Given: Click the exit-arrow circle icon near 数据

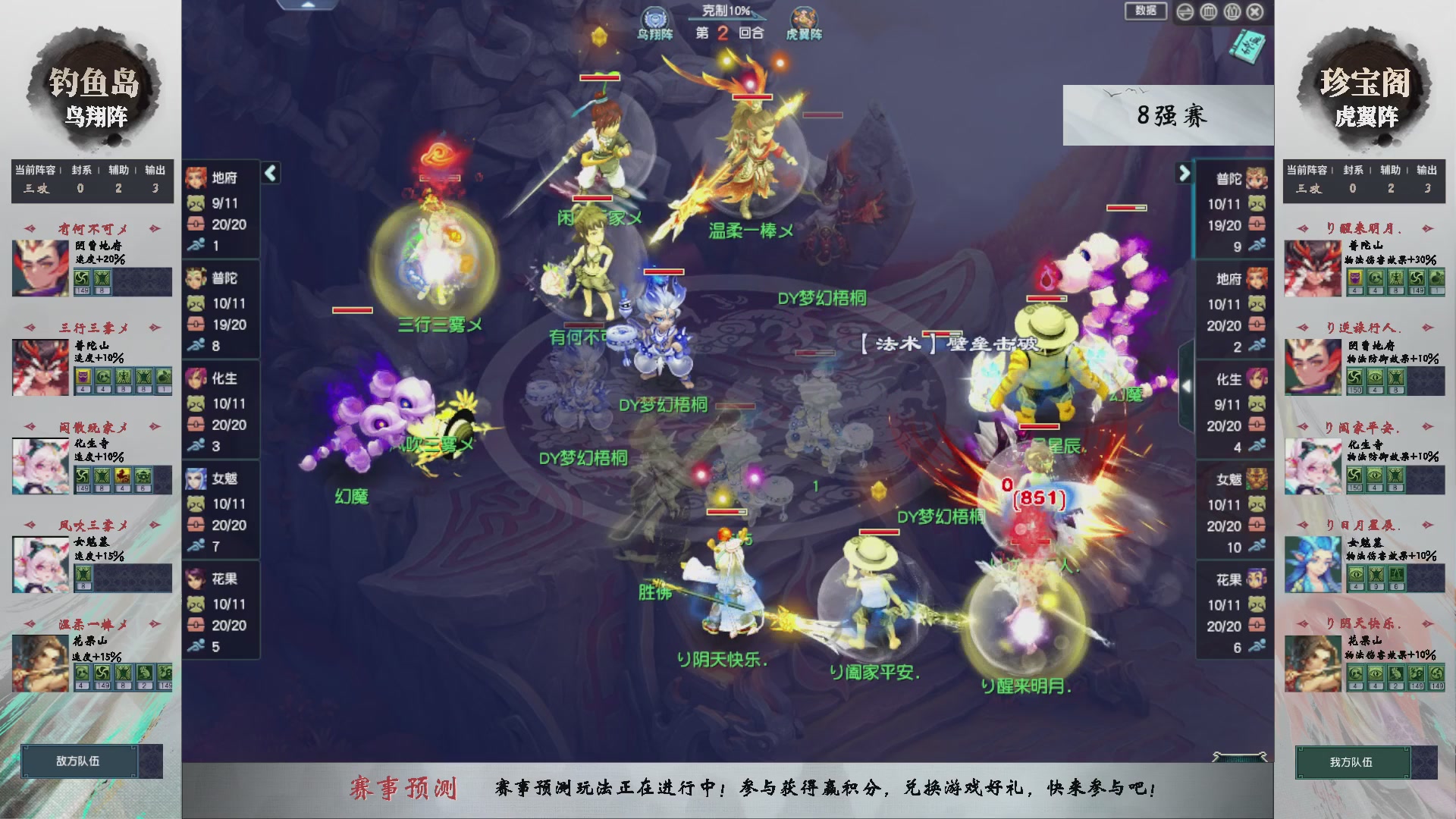Looking at the screenshot, I should pos(1185,12).
